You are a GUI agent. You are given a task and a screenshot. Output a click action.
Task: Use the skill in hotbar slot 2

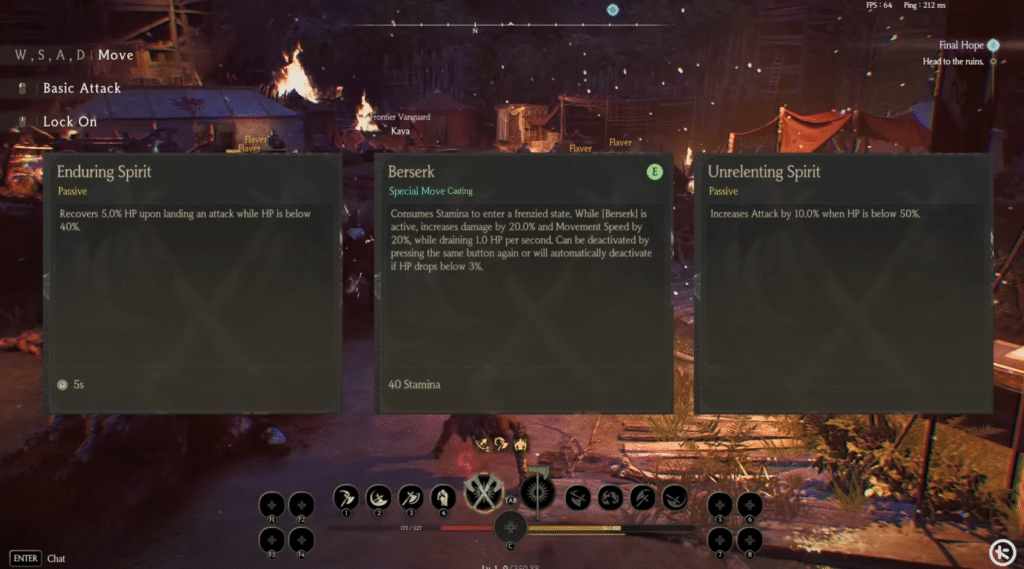pos(379,496)
